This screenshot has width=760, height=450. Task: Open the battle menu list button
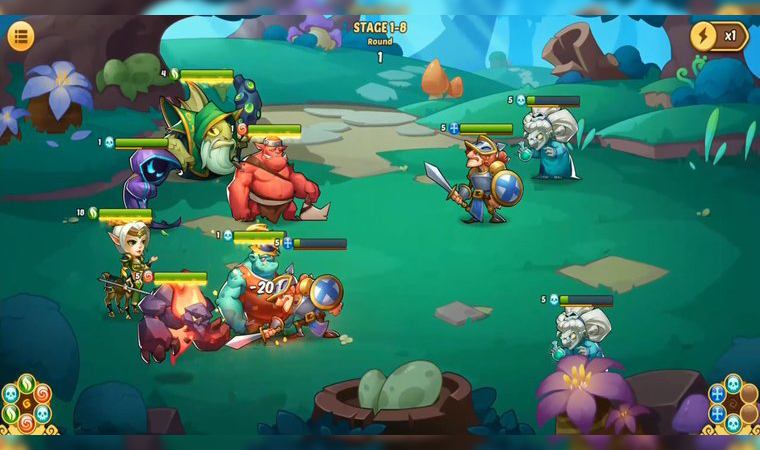(x=21, y=36)
